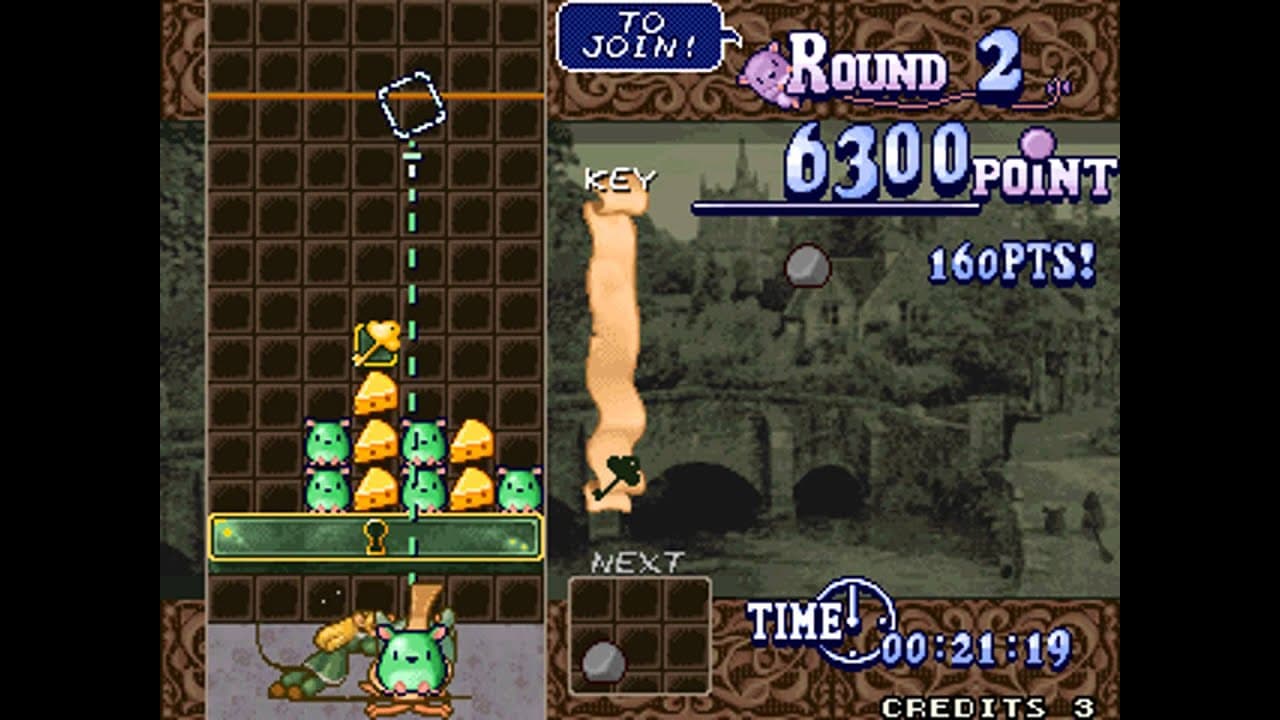Switch to the KEY panel

click(x=620, y=177)
